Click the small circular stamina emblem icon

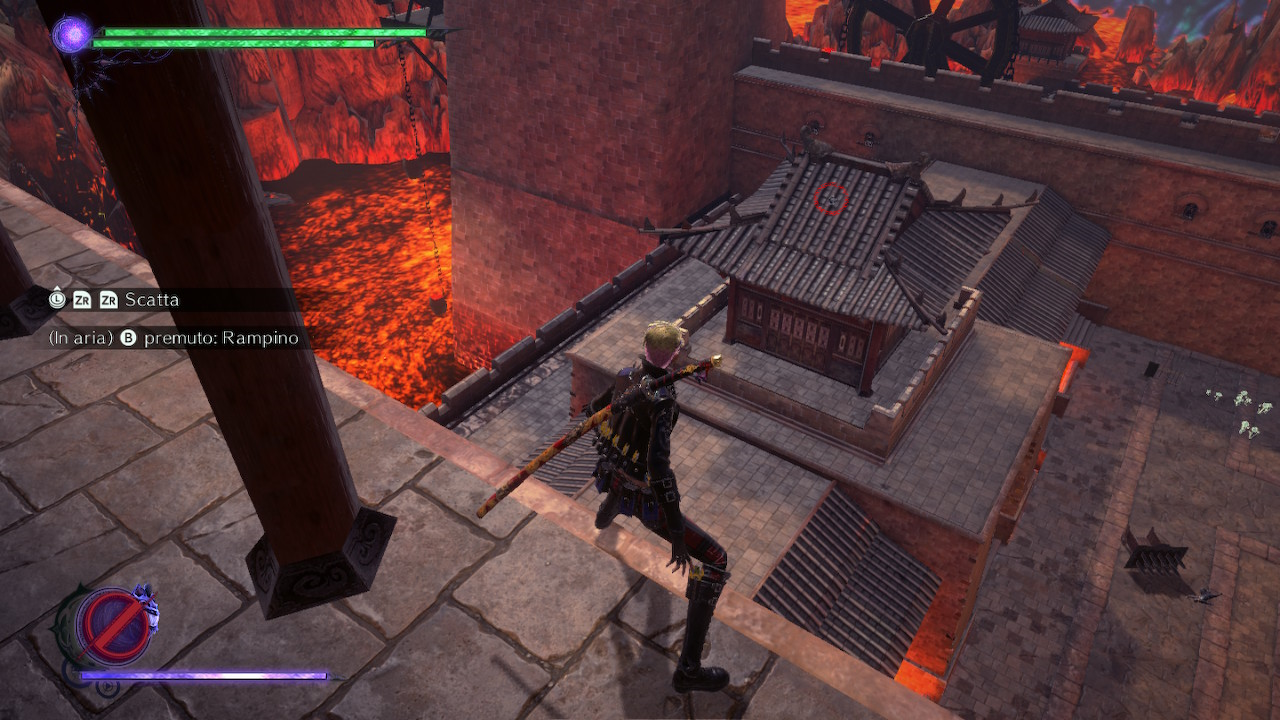pos(107,688)
